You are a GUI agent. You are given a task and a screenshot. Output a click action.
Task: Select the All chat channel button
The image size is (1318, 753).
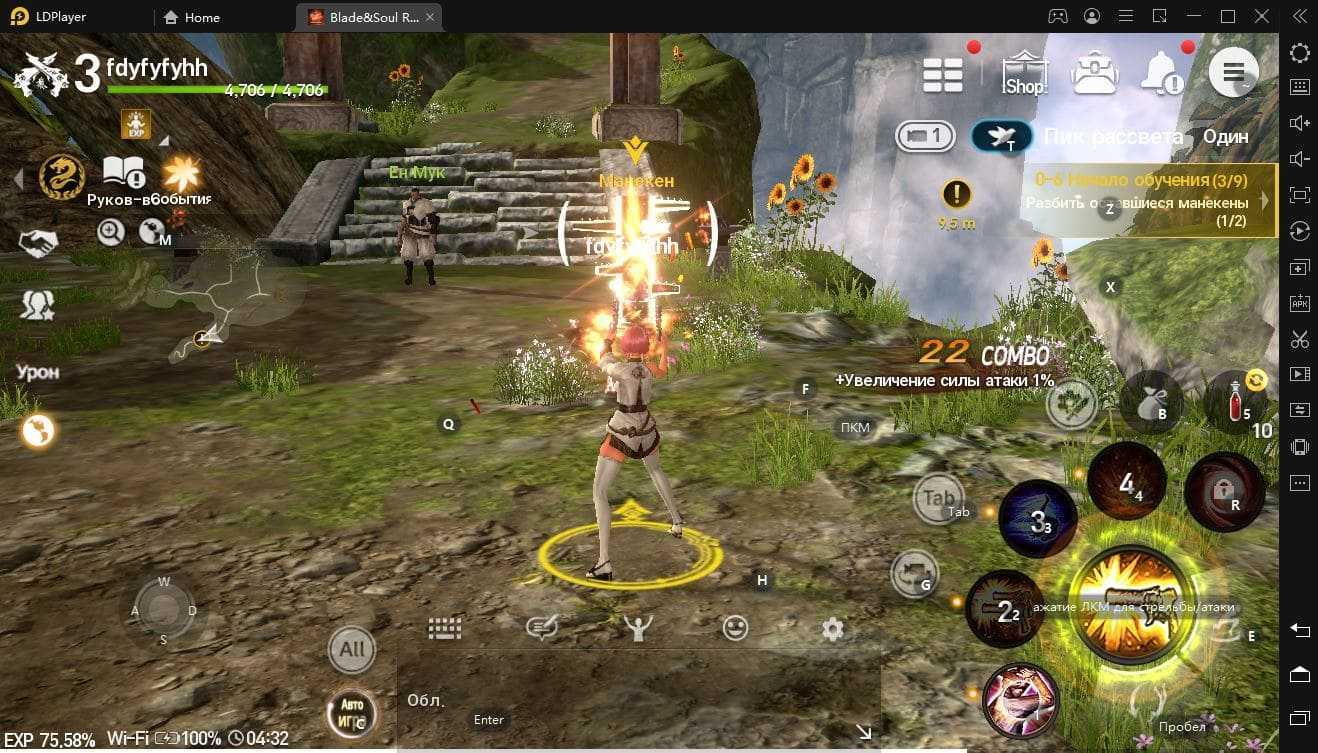point(352,649)
